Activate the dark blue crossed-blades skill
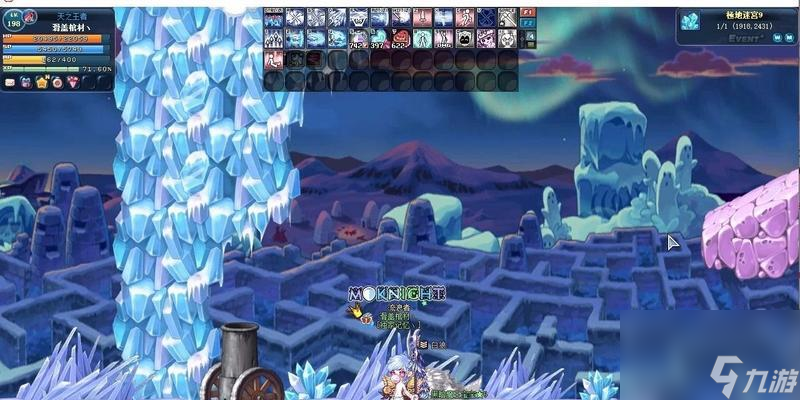Screen dimensions: 800x400 [x=486, y=17]
